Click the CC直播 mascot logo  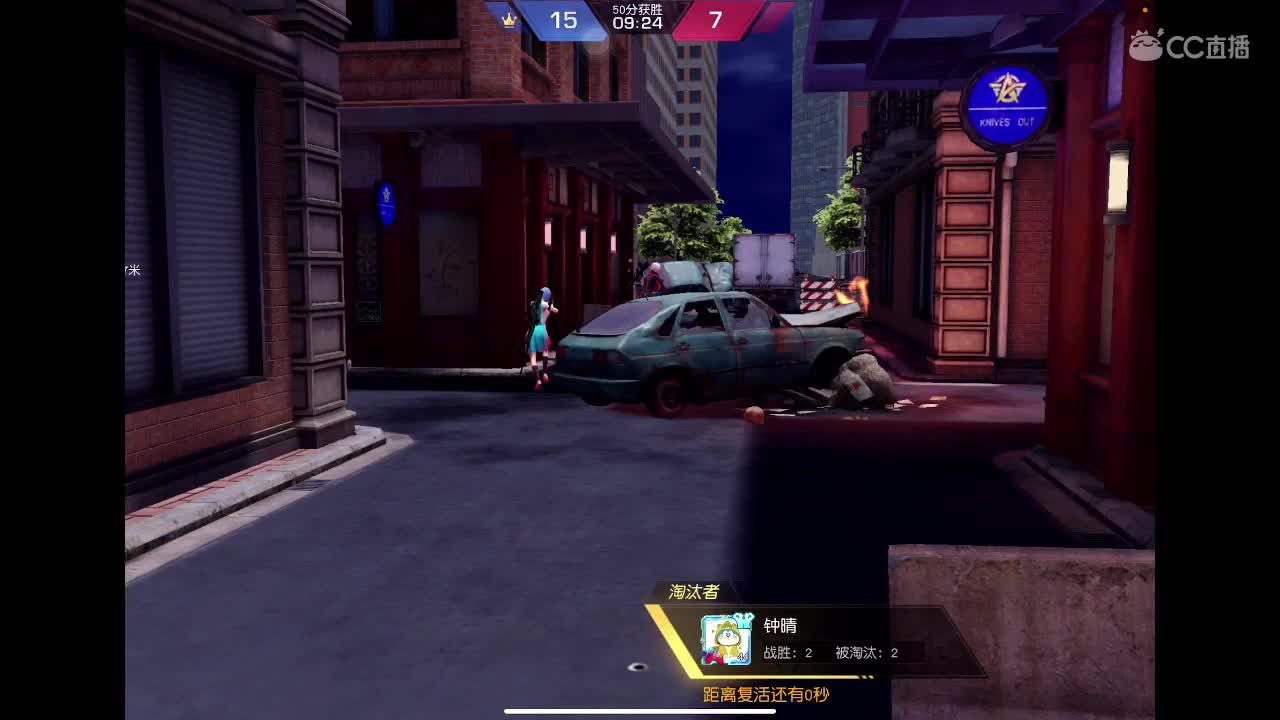tap(1143, 45)
